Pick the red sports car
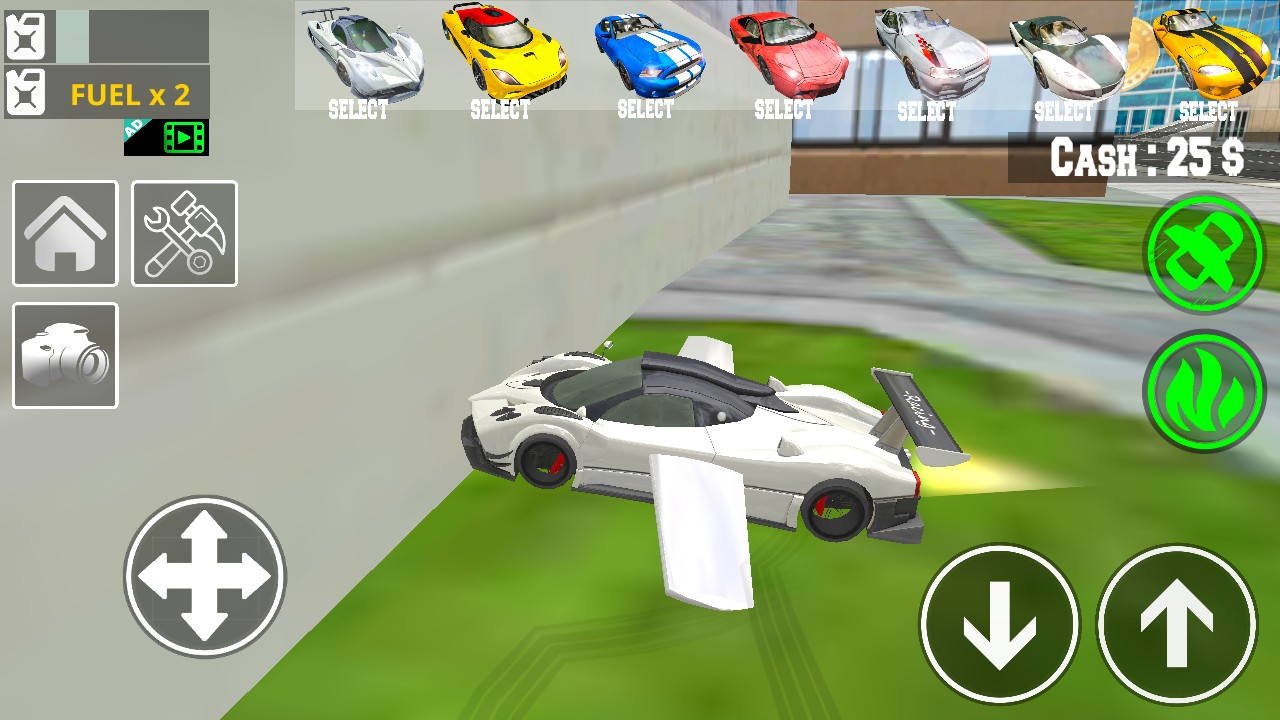The image size is (1280, 720). [785, 58]
